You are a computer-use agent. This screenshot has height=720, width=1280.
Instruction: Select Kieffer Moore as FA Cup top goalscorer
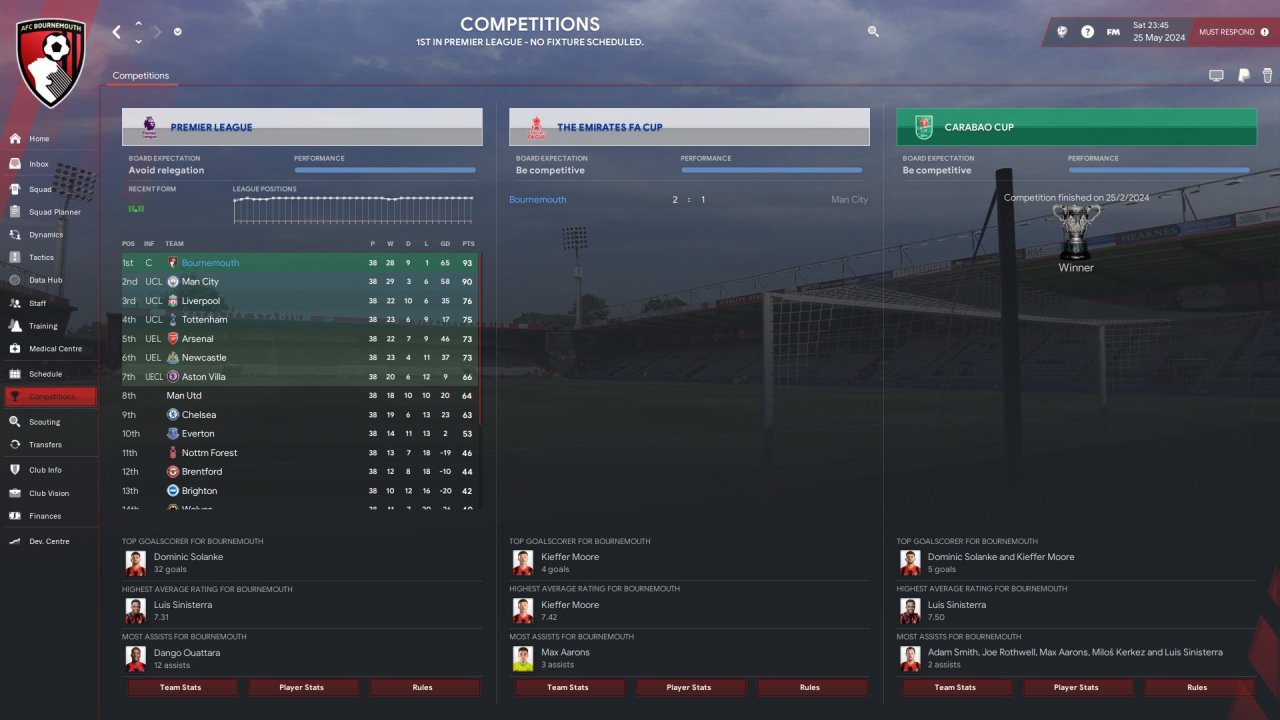click(x=570, y=557)
